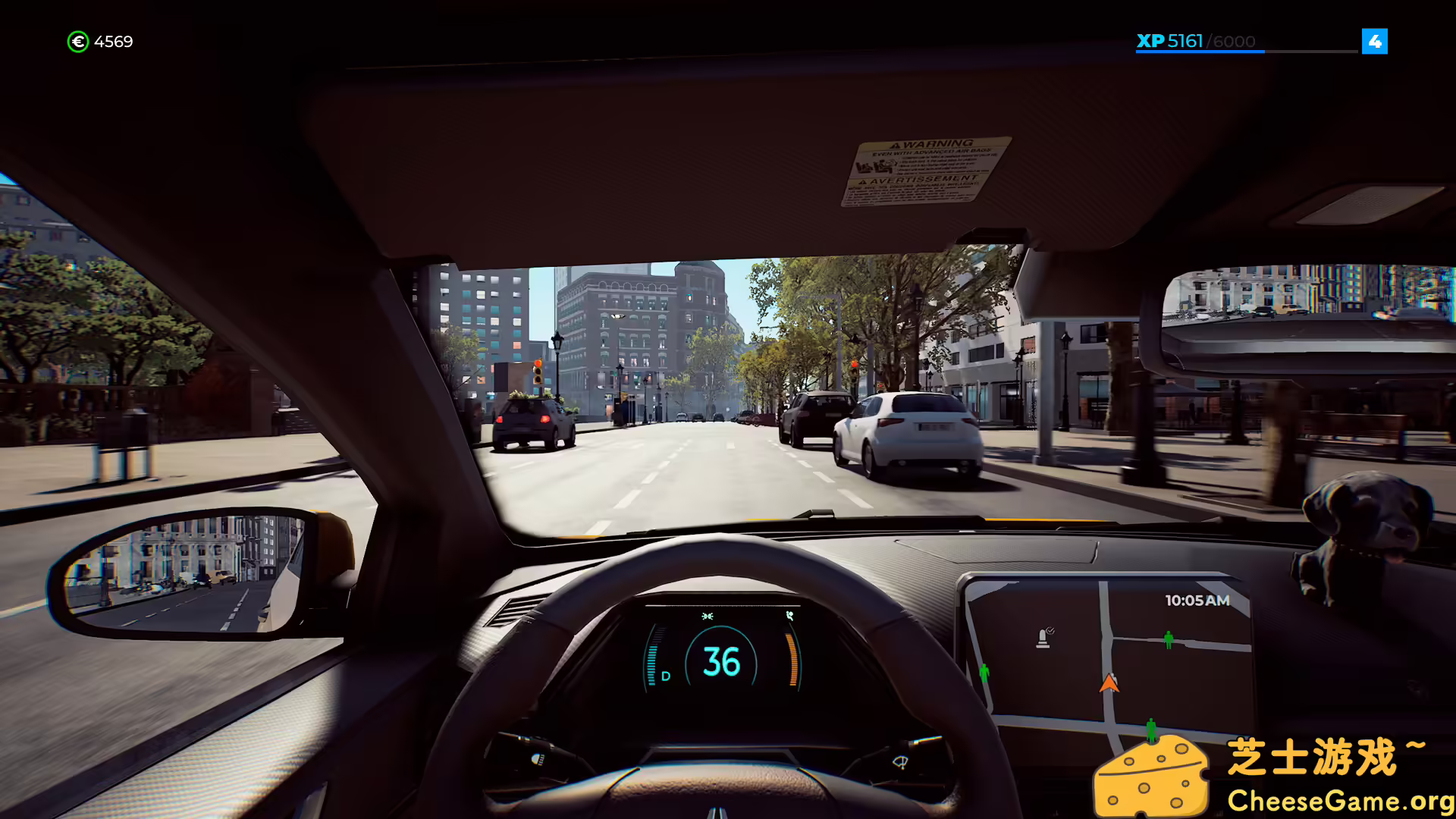Viewport: 1456px width, 819px height.
Task: Toggle the checkmark on the taxi stand marker
Action: point(1051,630)
